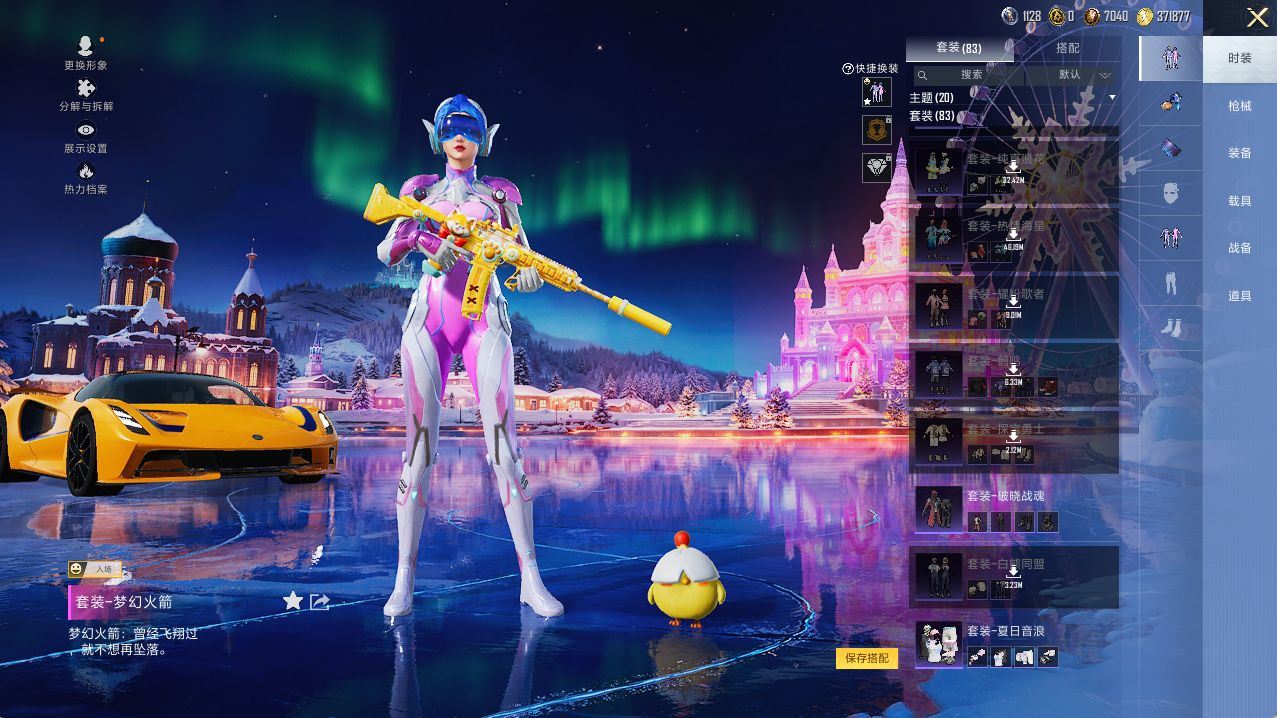This screenshot has height=718, width=1277.
Task: Open the 默认 sort dropdown
Action: 1082,75
